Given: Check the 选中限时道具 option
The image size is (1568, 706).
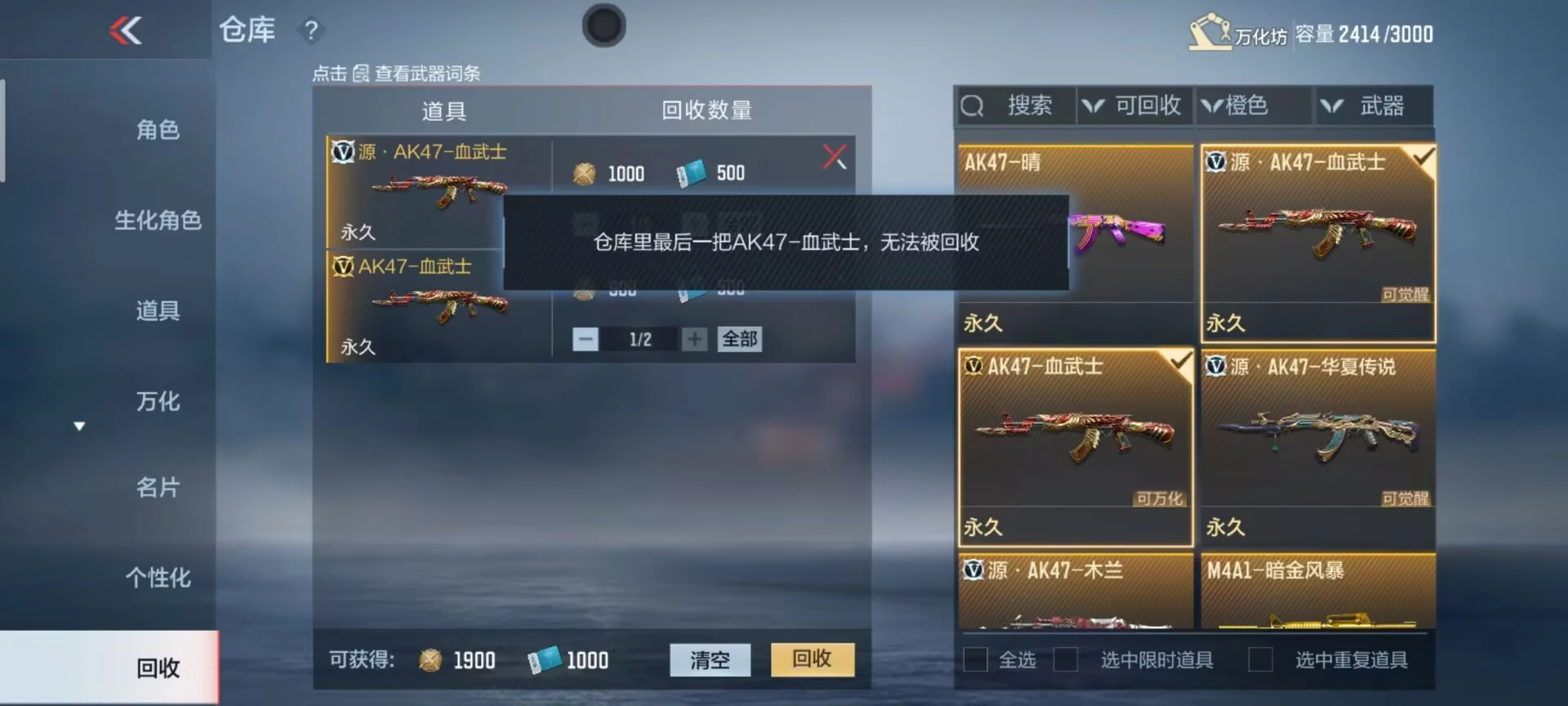Looking at the screenshot, I should (x=1066, y=658).
